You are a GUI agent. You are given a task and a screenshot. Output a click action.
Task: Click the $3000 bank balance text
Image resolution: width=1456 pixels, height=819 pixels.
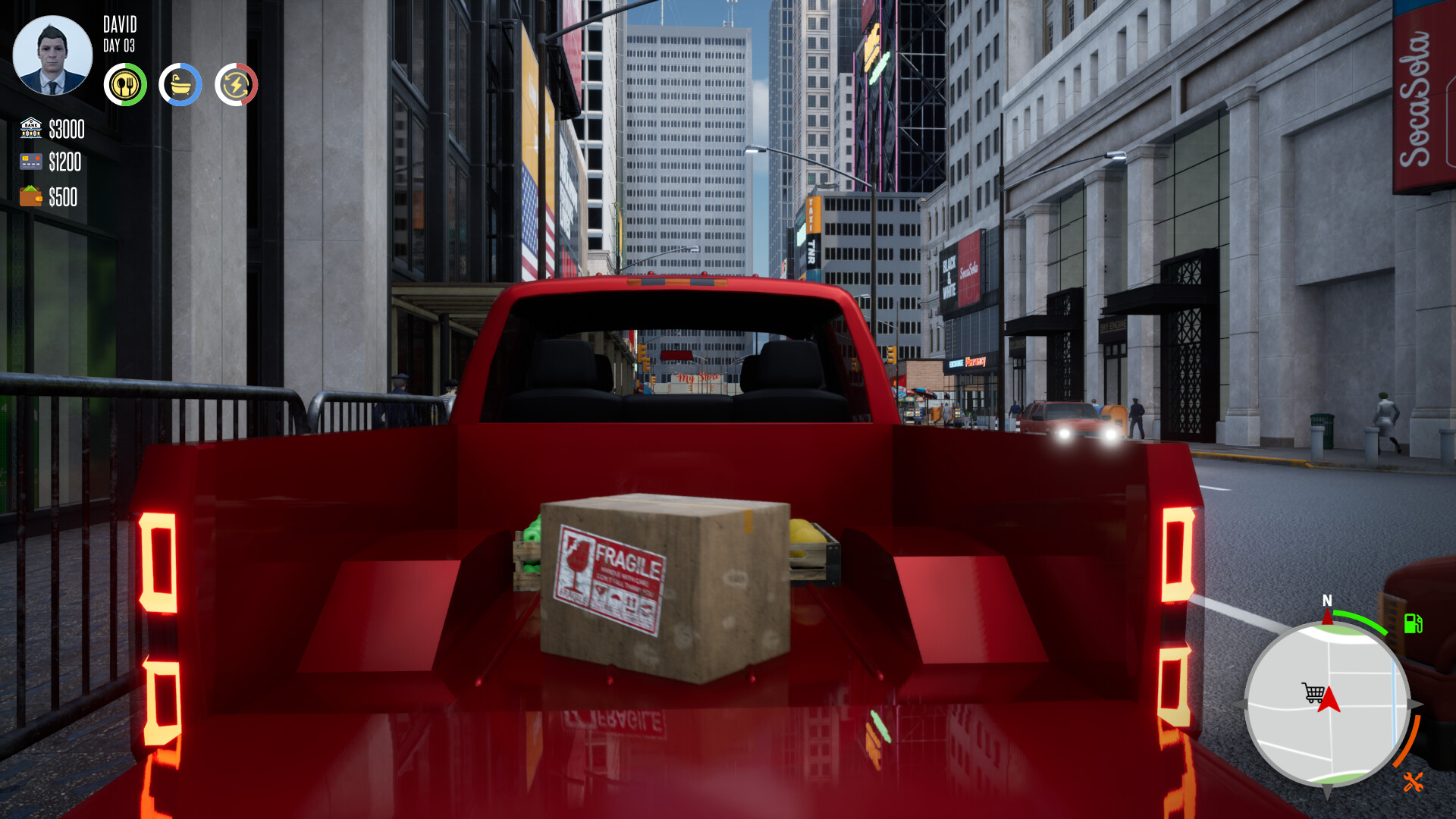(x=65, y=127)
